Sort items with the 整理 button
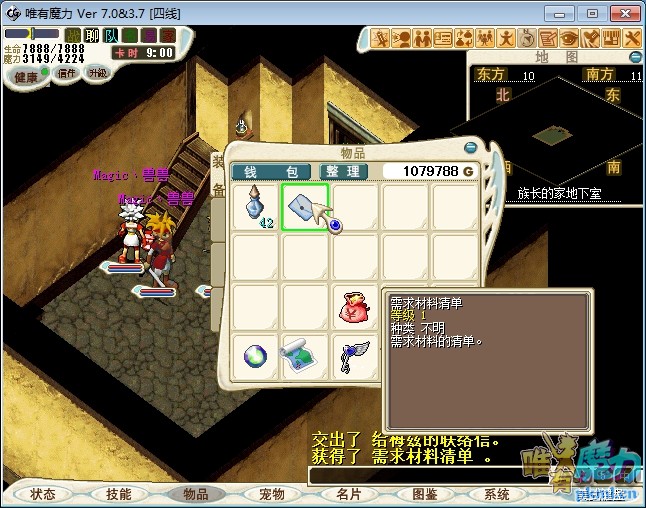This screenshot has width=646, height=508. point(345,172)
